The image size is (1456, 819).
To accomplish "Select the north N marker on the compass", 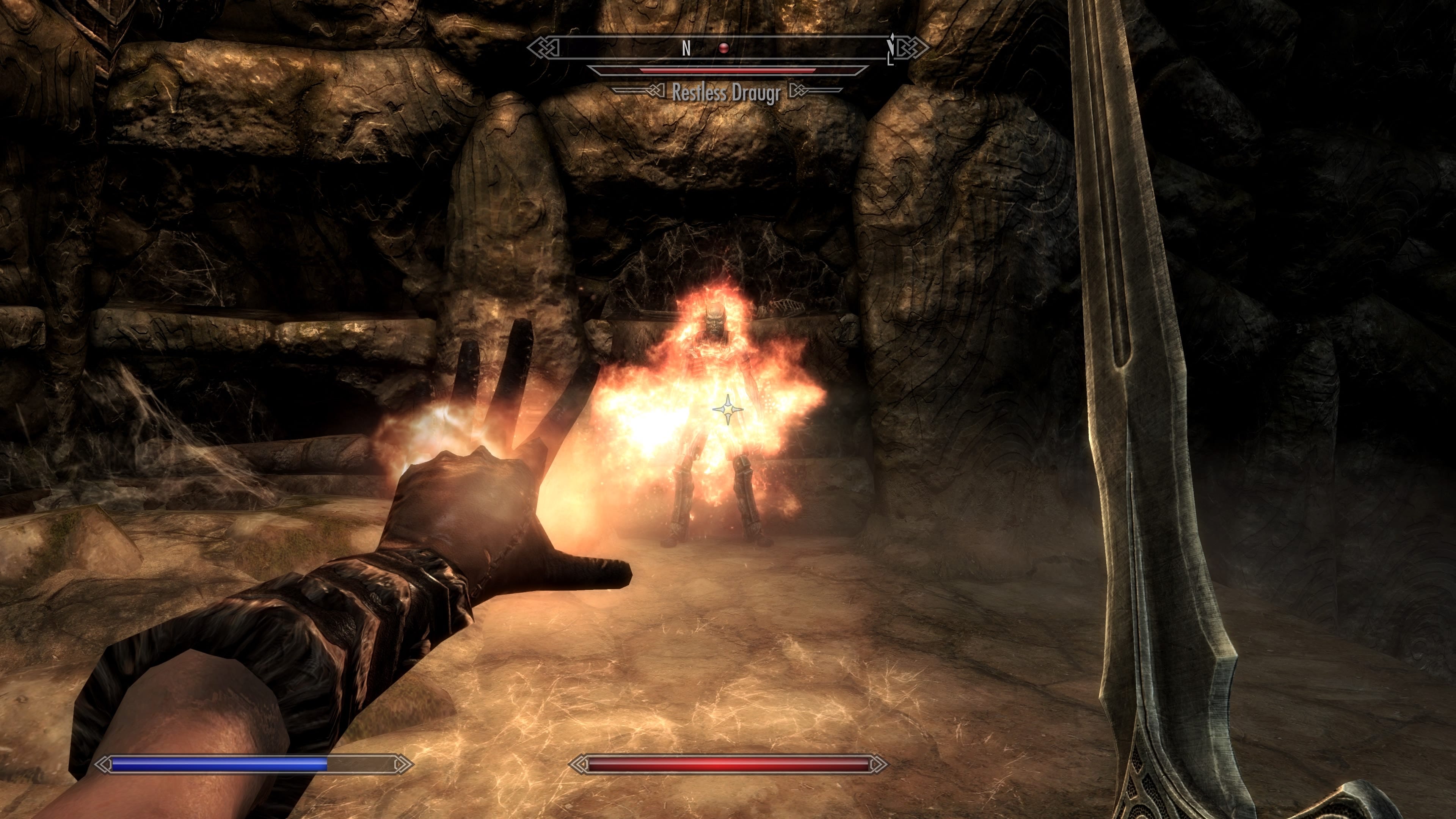I will pos(686,49).
